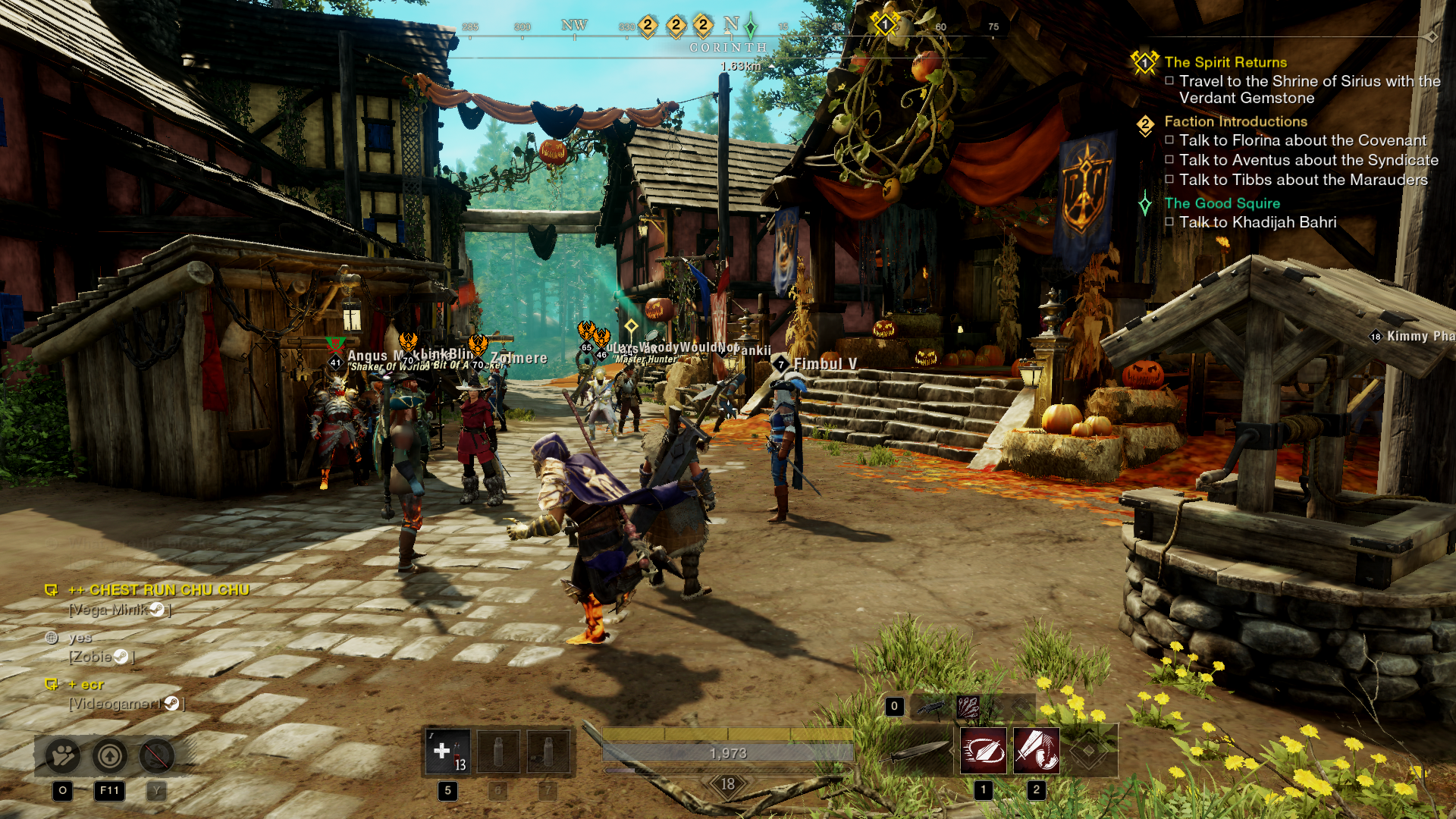Click the Talk to Tibbs objective line
Image resolution: width=1456 pixels, height=819 pixels.
[1303, 180]
